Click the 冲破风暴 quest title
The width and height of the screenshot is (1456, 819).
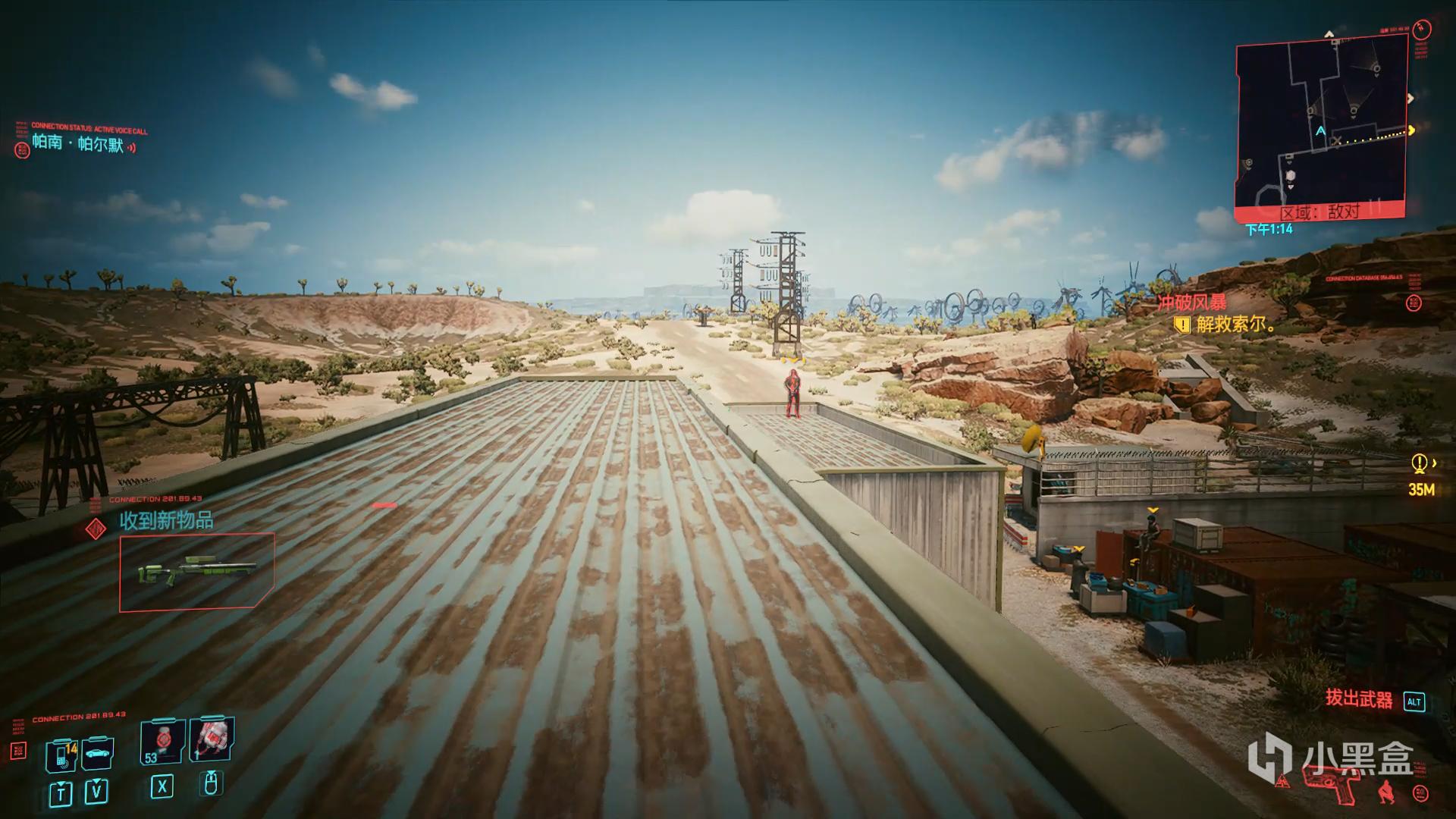(1191, 303)
